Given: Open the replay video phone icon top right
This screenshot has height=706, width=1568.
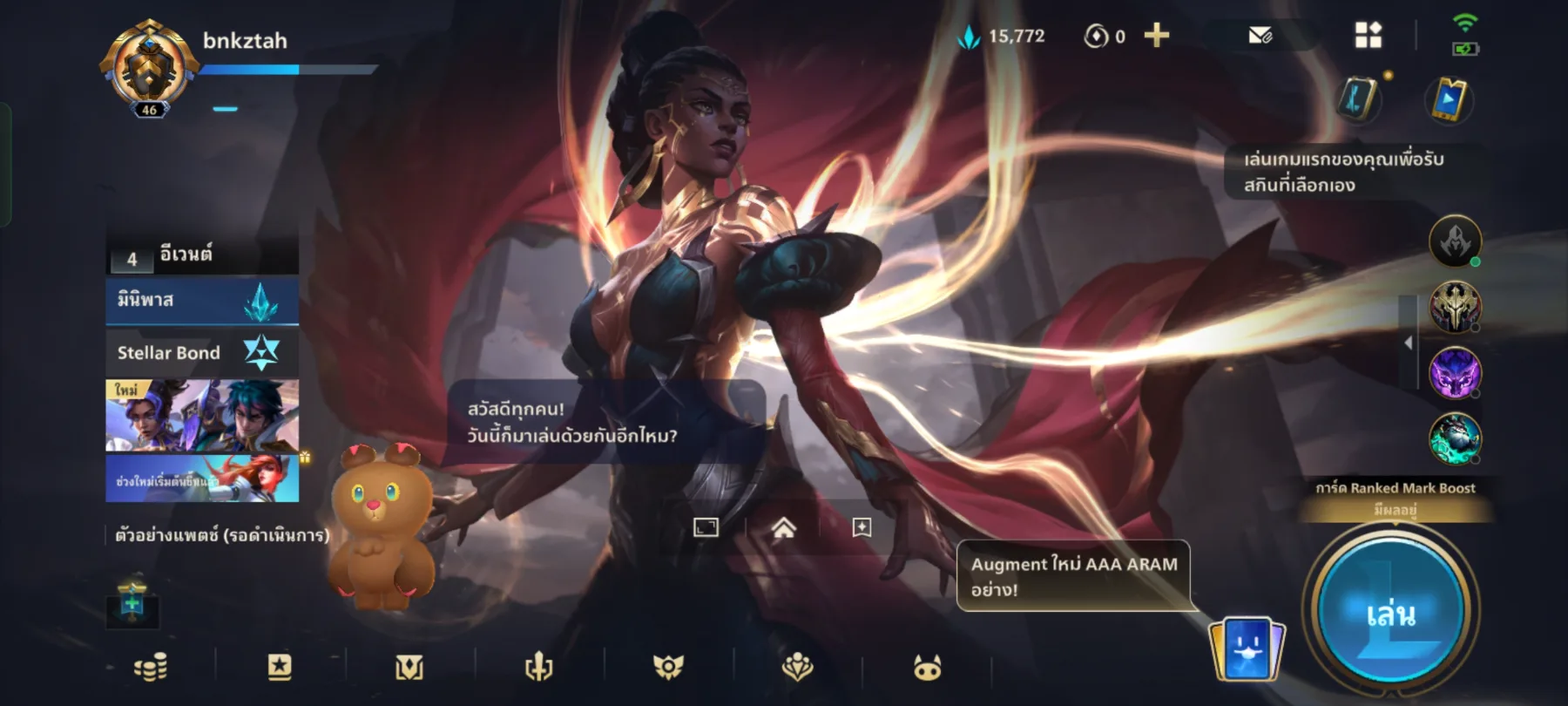Looking at the screenshot, I should [x=1449, y=98].
